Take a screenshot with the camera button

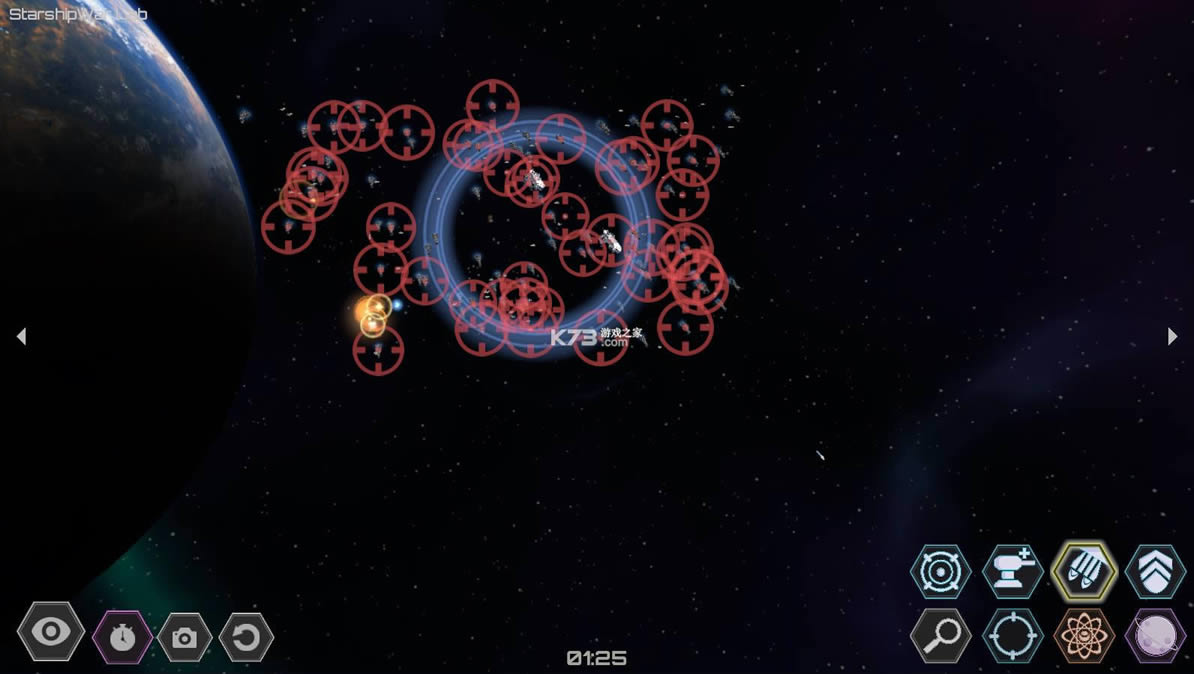tap(184, 637)
